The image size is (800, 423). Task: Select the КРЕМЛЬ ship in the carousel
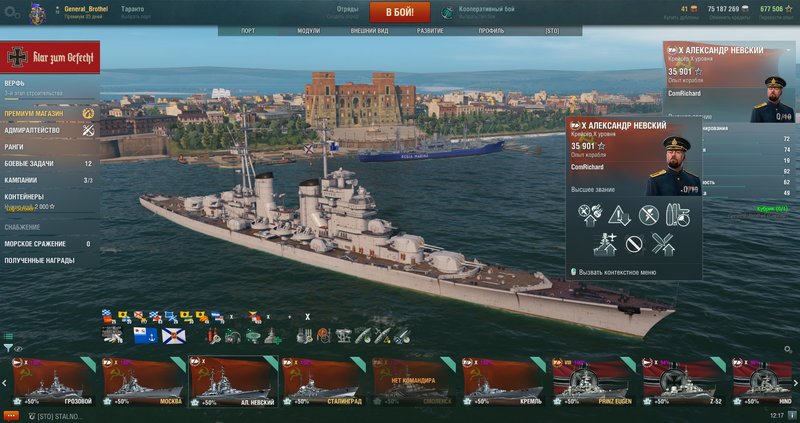[x=503, y=382]
